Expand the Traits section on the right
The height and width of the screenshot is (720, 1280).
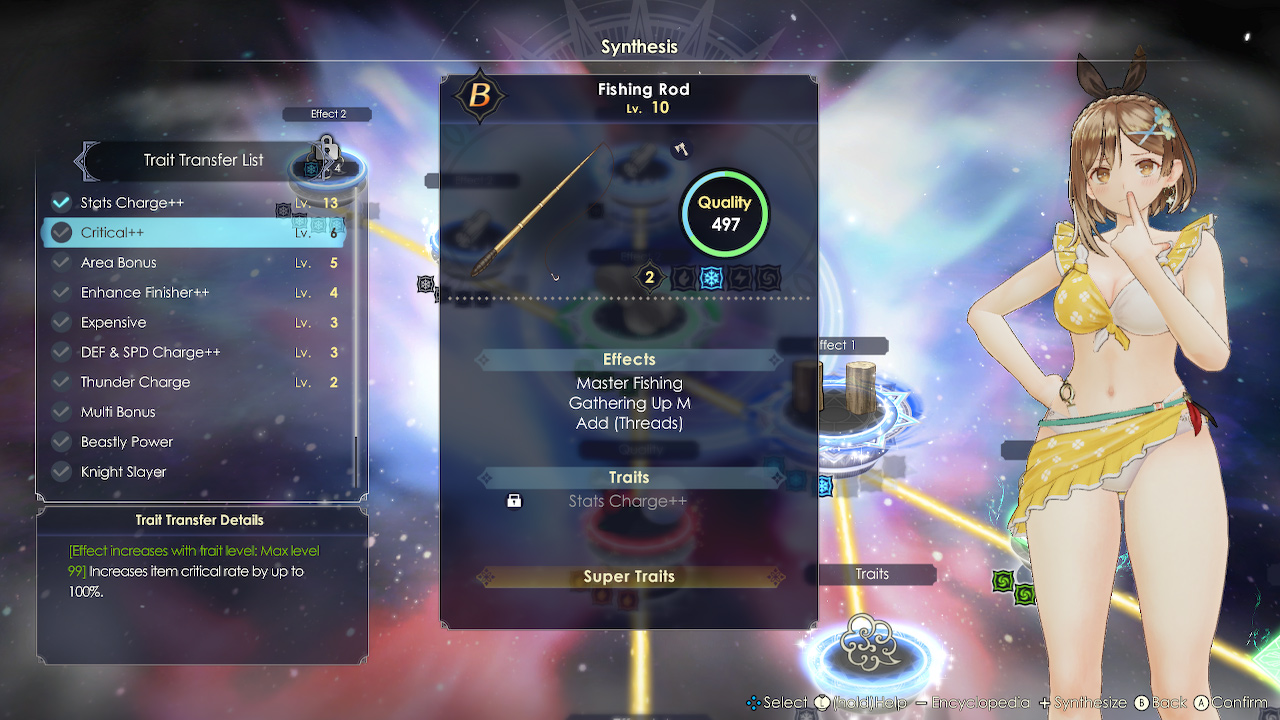pyautogui.click(x=872, y=574)
